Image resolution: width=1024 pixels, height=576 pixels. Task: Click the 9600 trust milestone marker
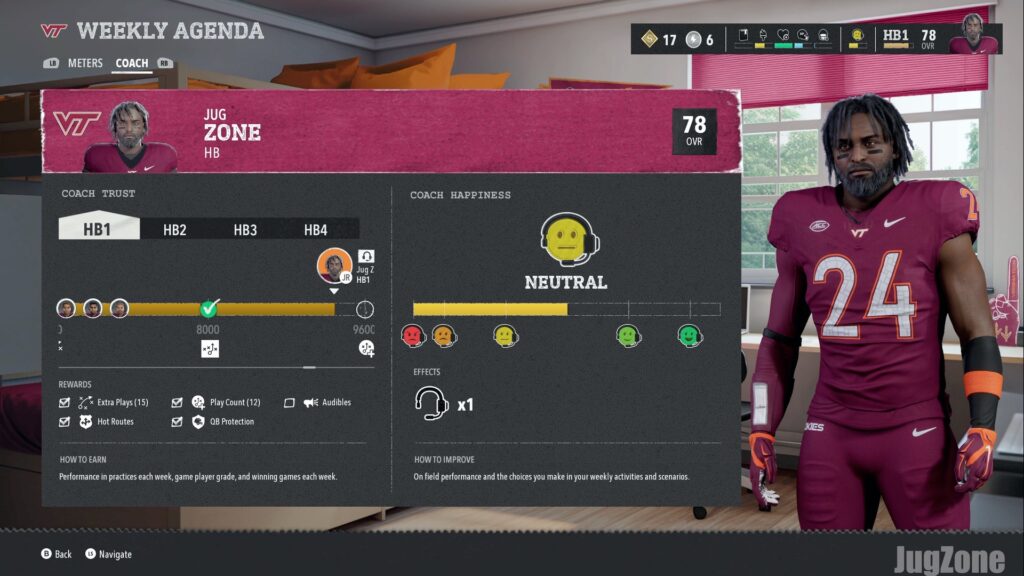(365, 309)
